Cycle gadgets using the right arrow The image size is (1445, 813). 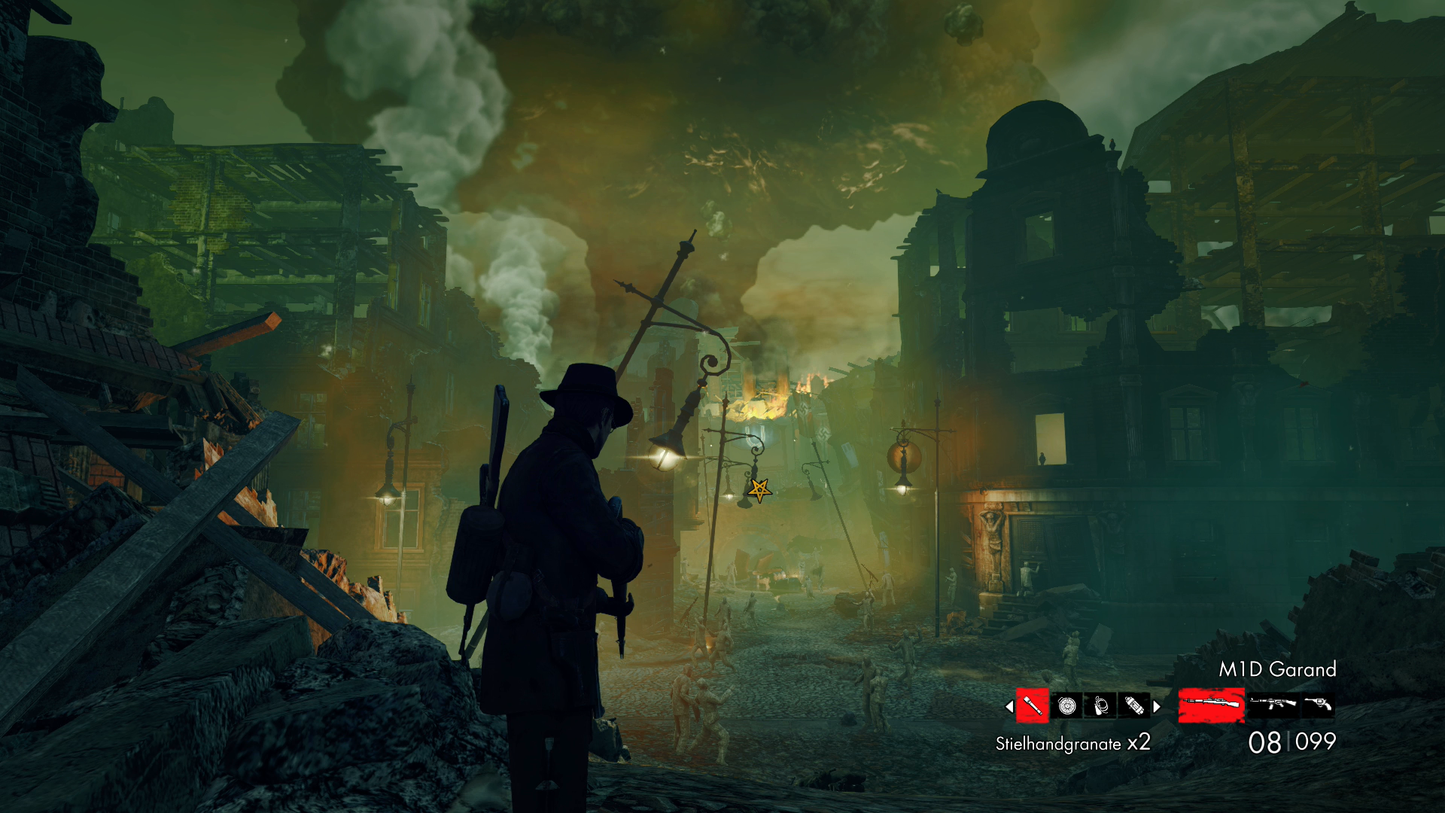tap(1157, 706)
